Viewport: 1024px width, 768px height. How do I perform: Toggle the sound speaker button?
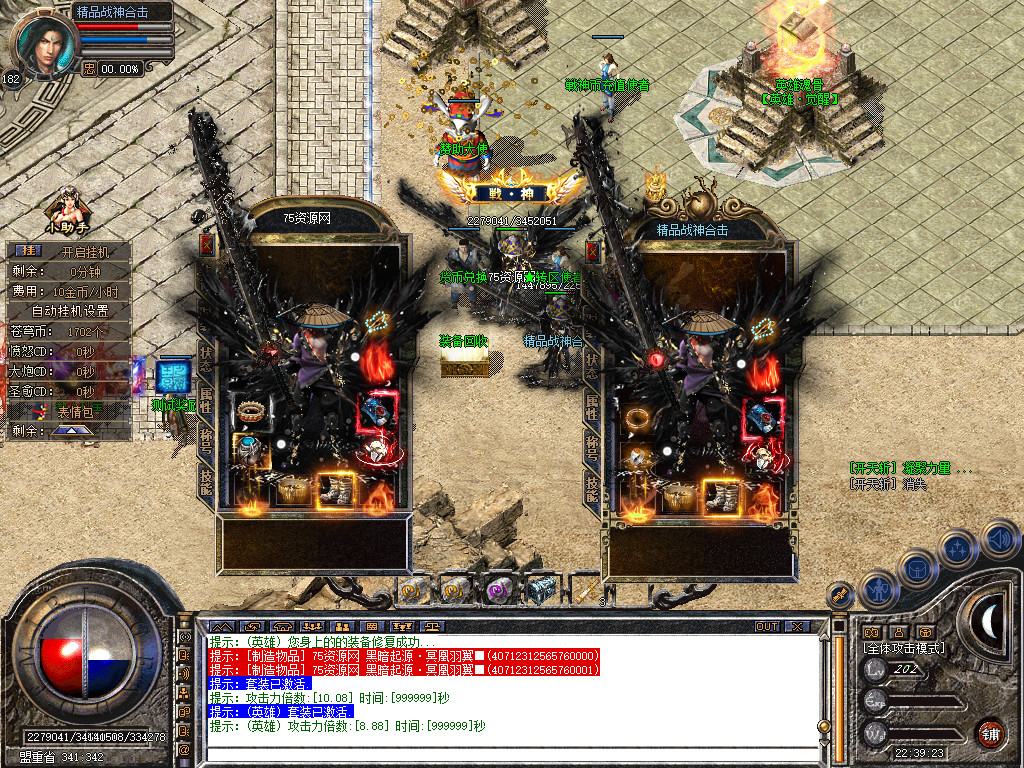coord(1000,541)
